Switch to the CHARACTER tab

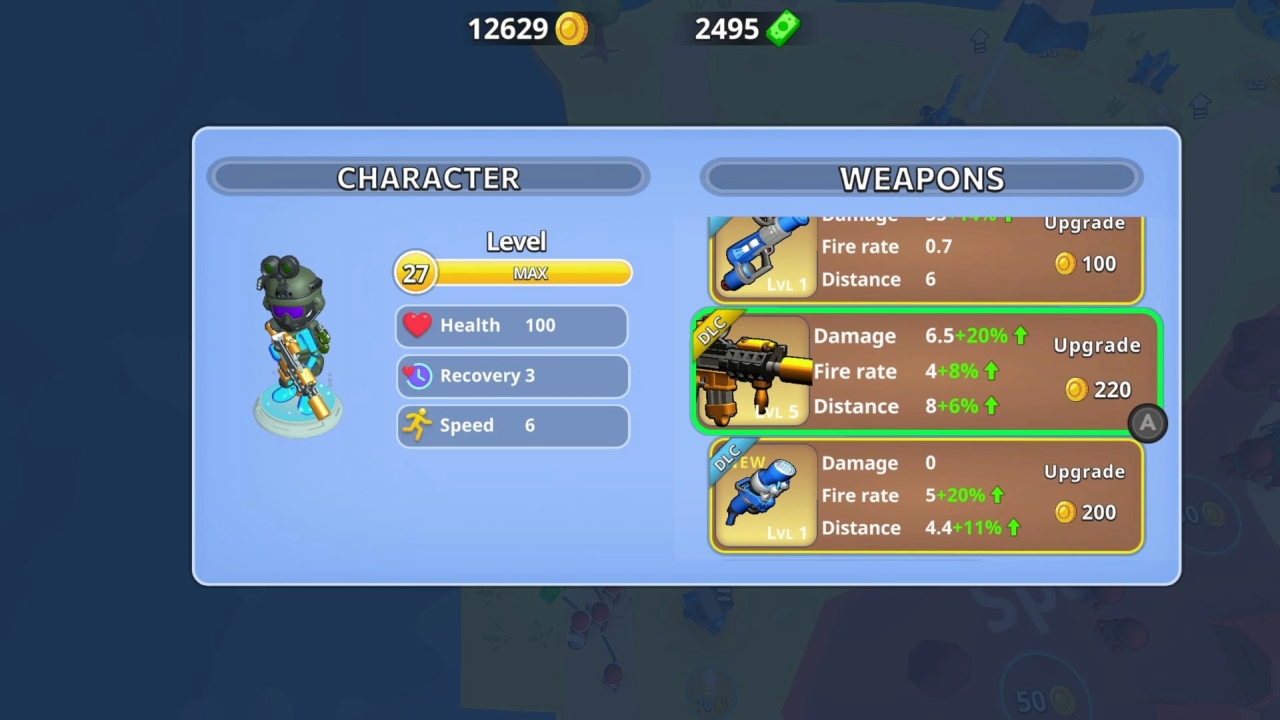tap(428, 178)
